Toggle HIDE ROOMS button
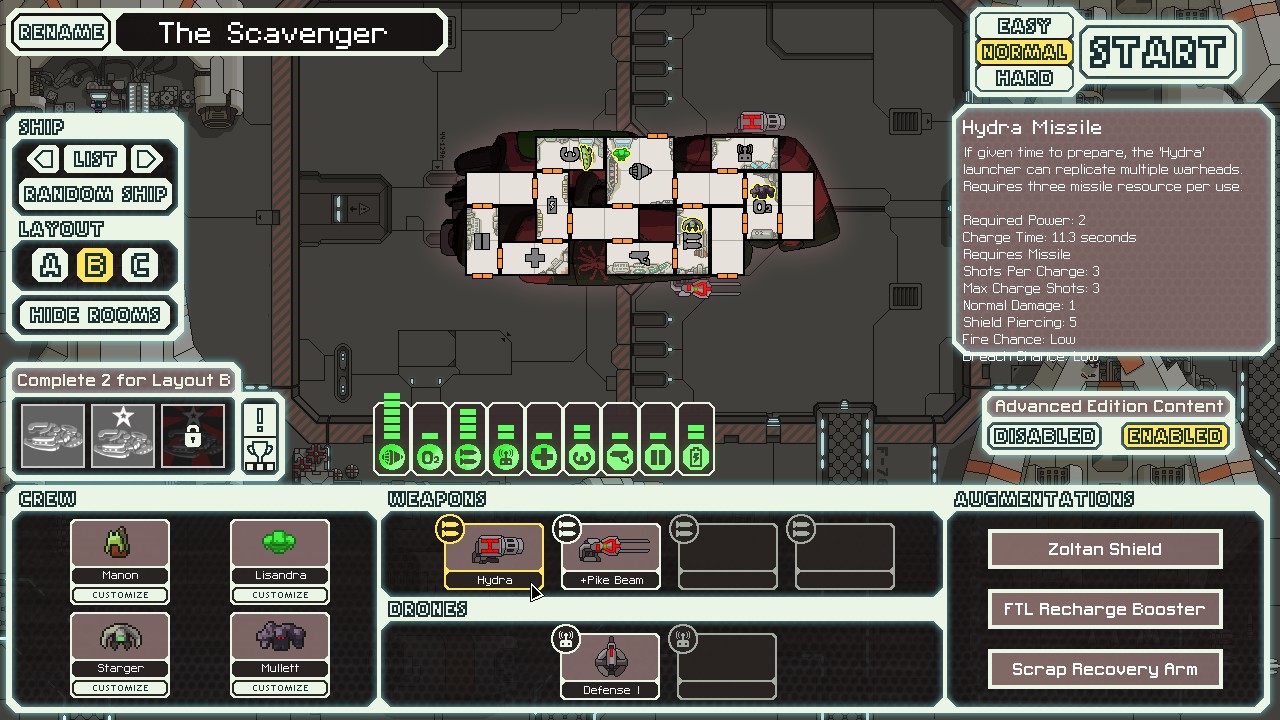Viewport: 1280px width, 720px height. coord(96,315)
